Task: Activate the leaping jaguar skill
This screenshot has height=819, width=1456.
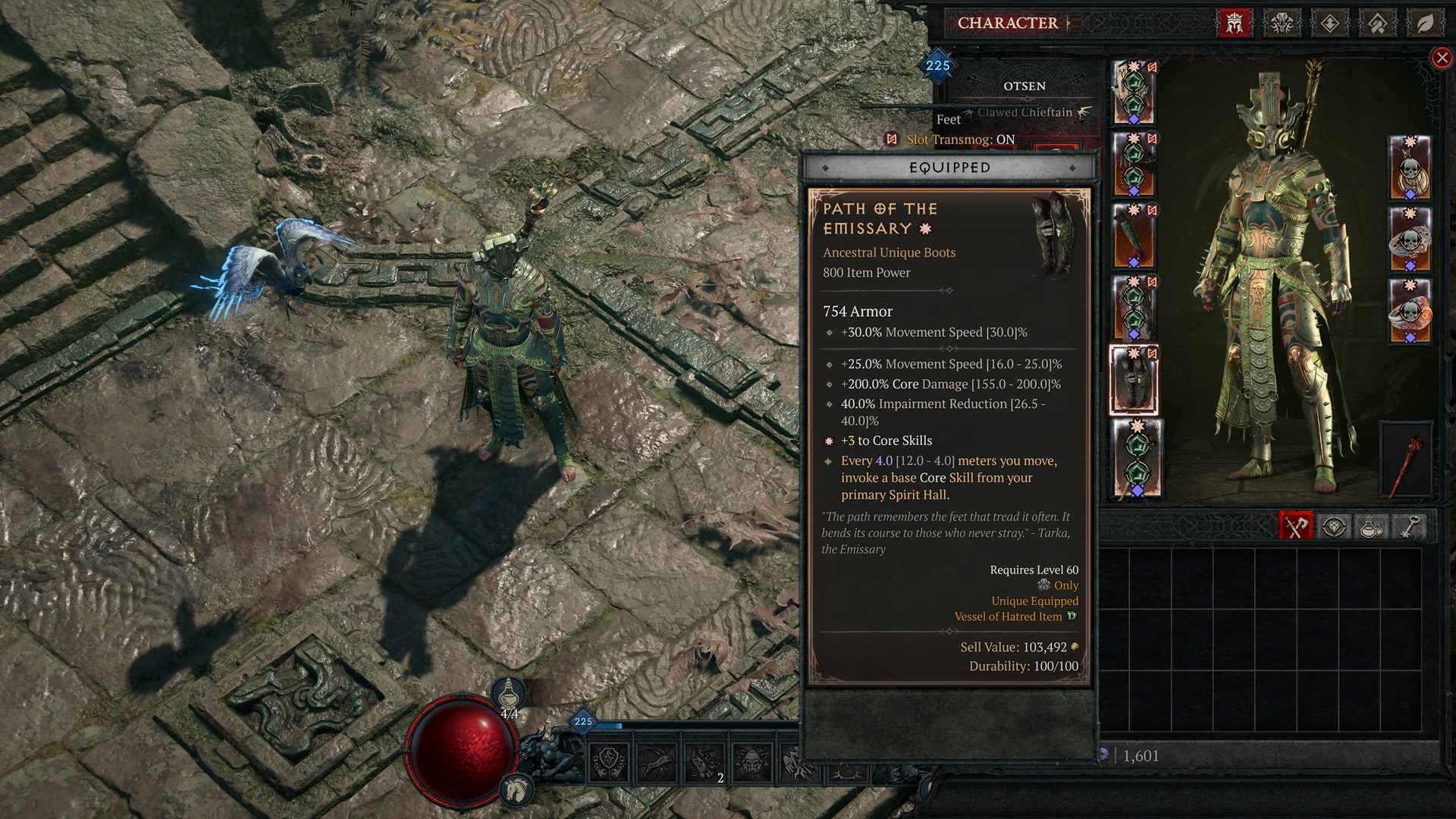Action: 657,762
